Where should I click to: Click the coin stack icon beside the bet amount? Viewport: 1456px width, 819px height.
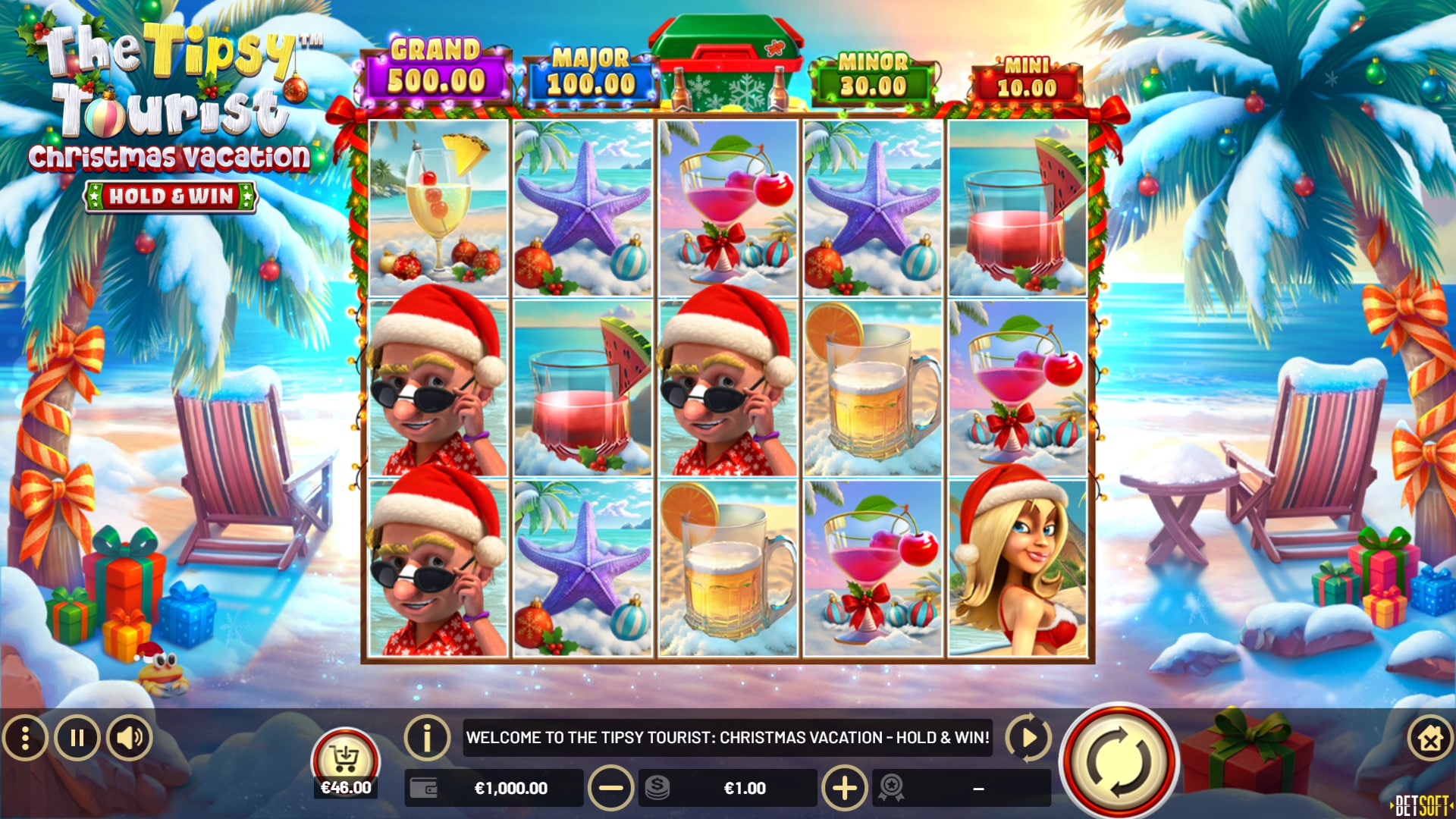657,789
